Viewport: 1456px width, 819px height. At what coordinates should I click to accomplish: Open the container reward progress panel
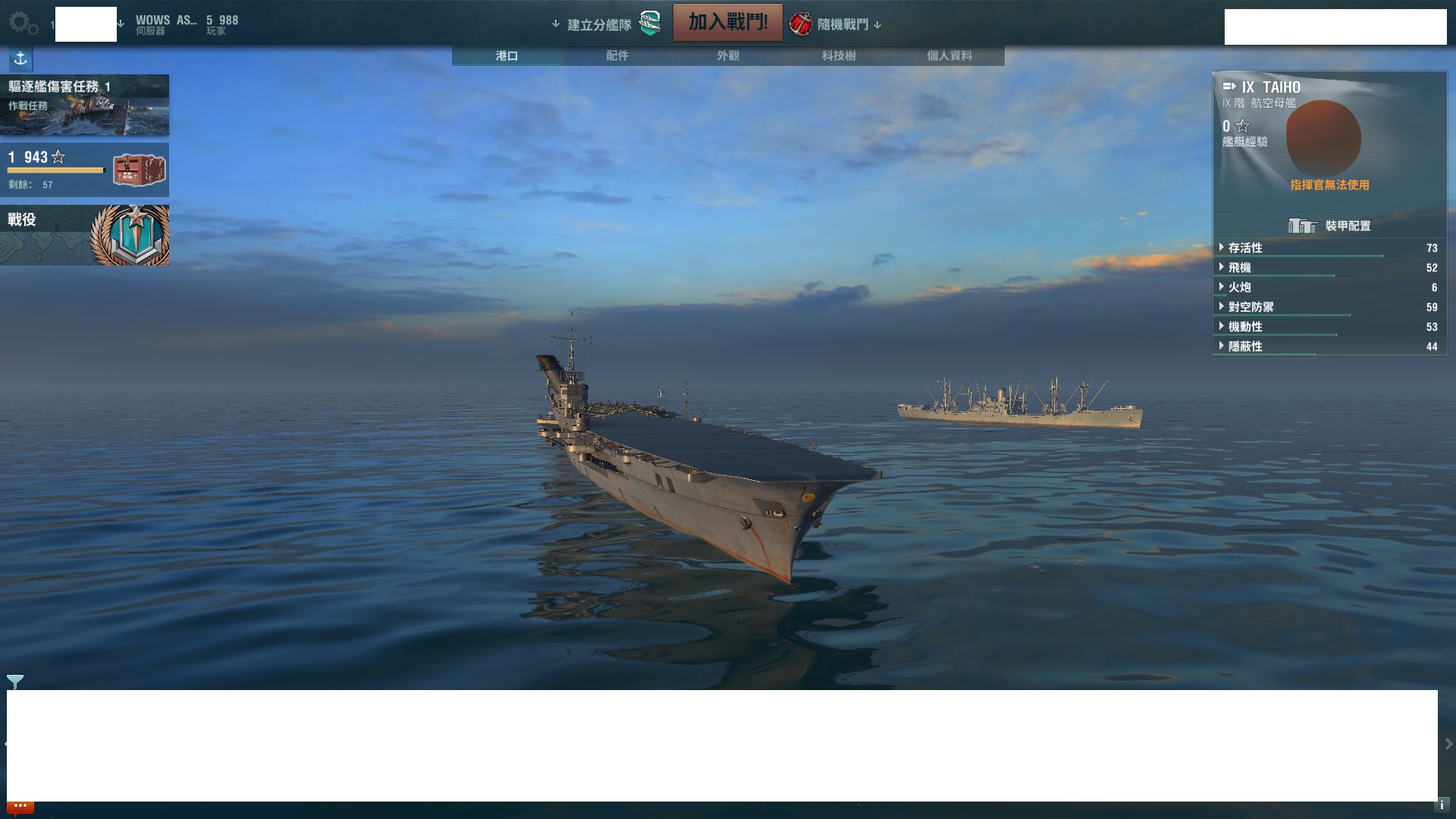(84, 170)
